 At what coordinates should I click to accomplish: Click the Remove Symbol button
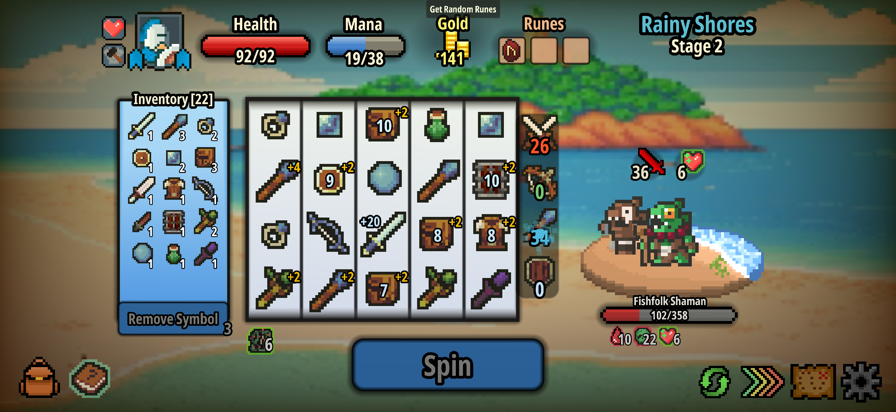pyautogui.click(x=173, y=319)
